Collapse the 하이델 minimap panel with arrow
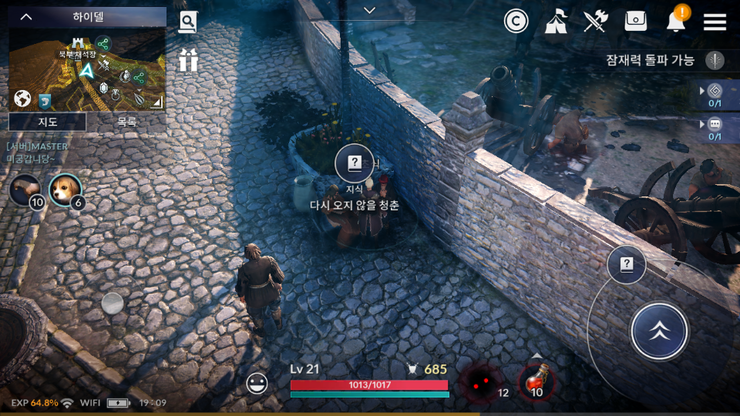The height and width of the screenshot is (416, 740). point(27,17)
